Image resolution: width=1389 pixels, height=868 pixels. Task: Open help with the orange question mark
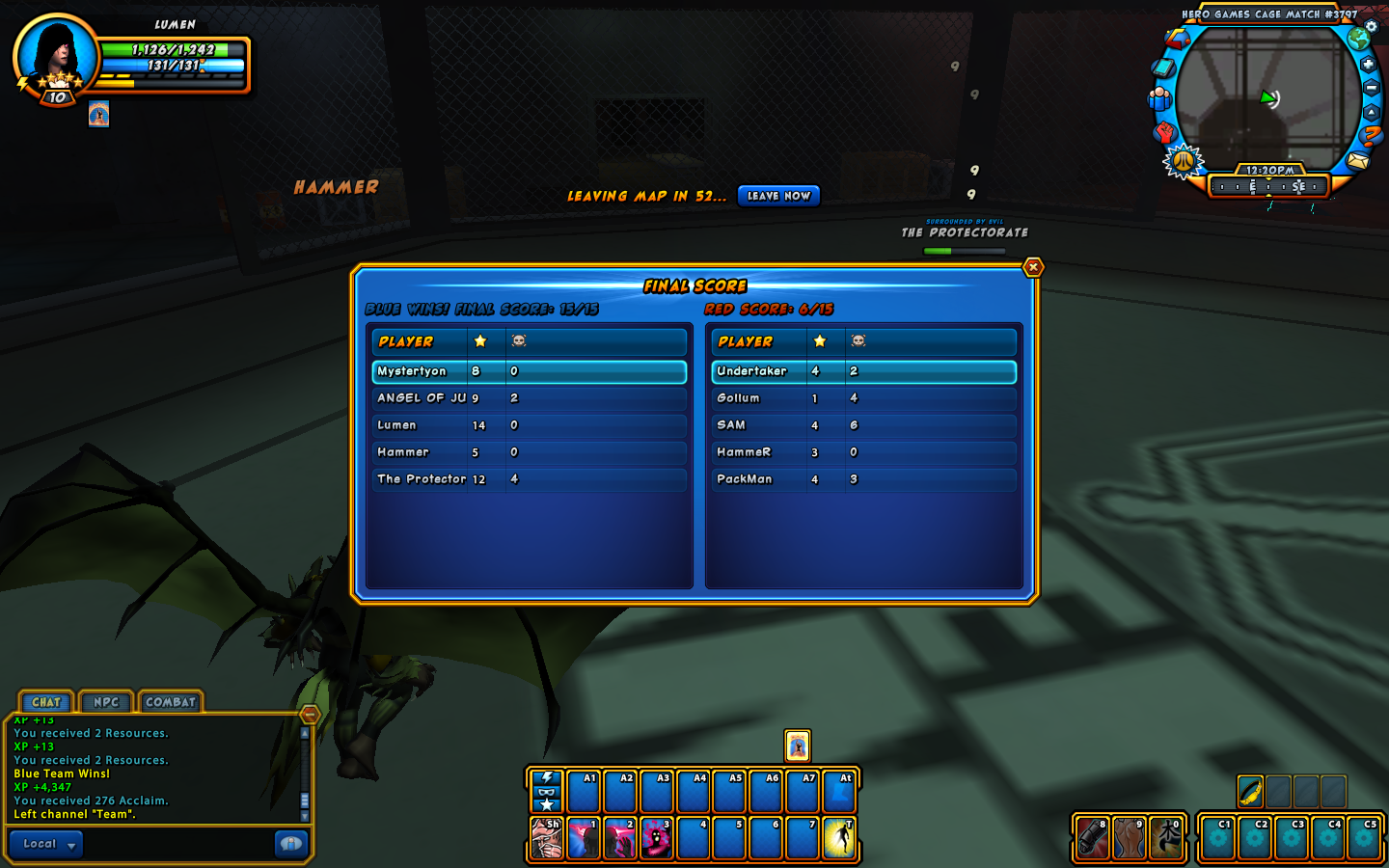1371,137
